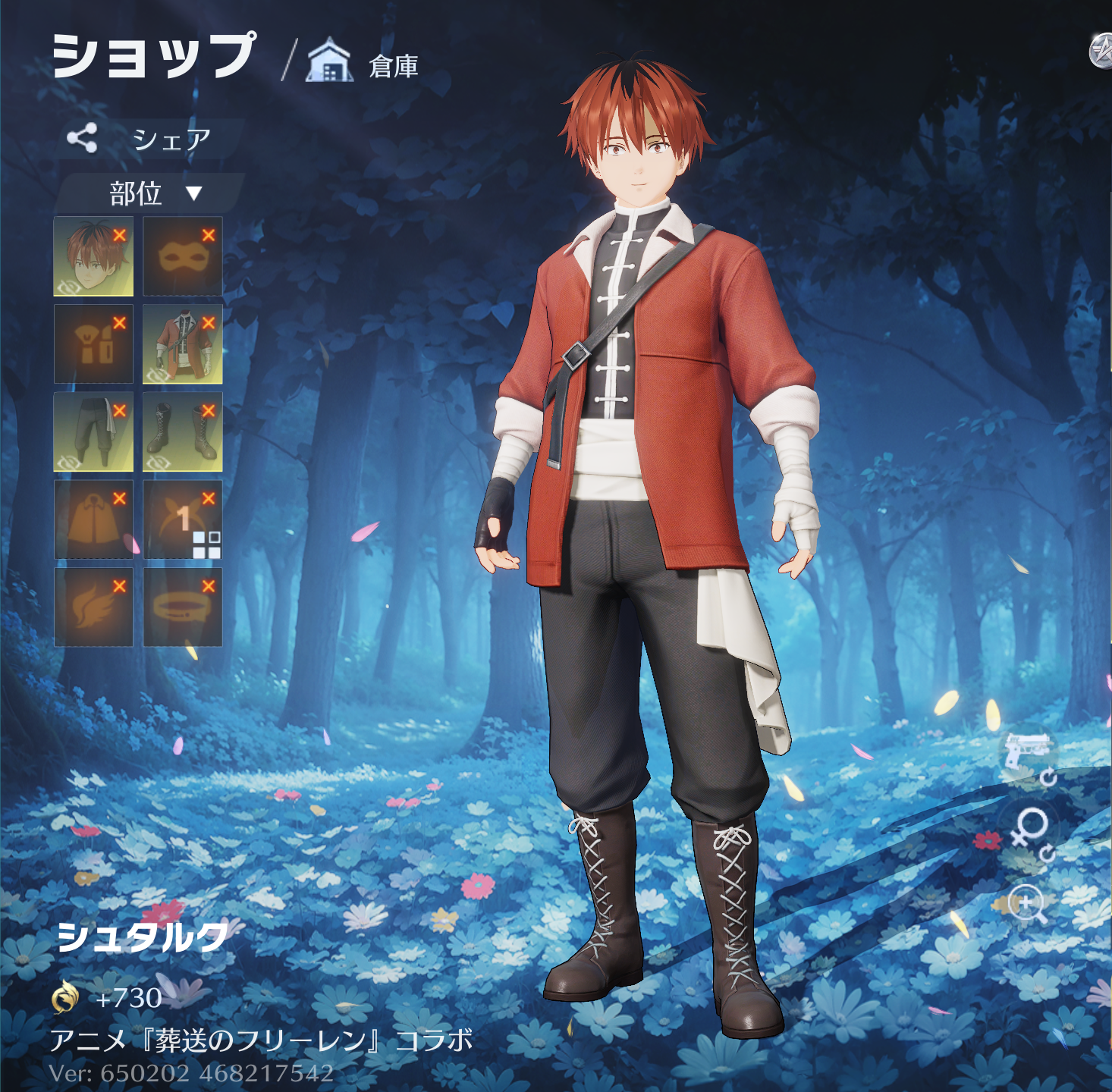Expand the 部位 dropdown
Viewport: 1112px width, 1092px height.
tap(152, 193)
